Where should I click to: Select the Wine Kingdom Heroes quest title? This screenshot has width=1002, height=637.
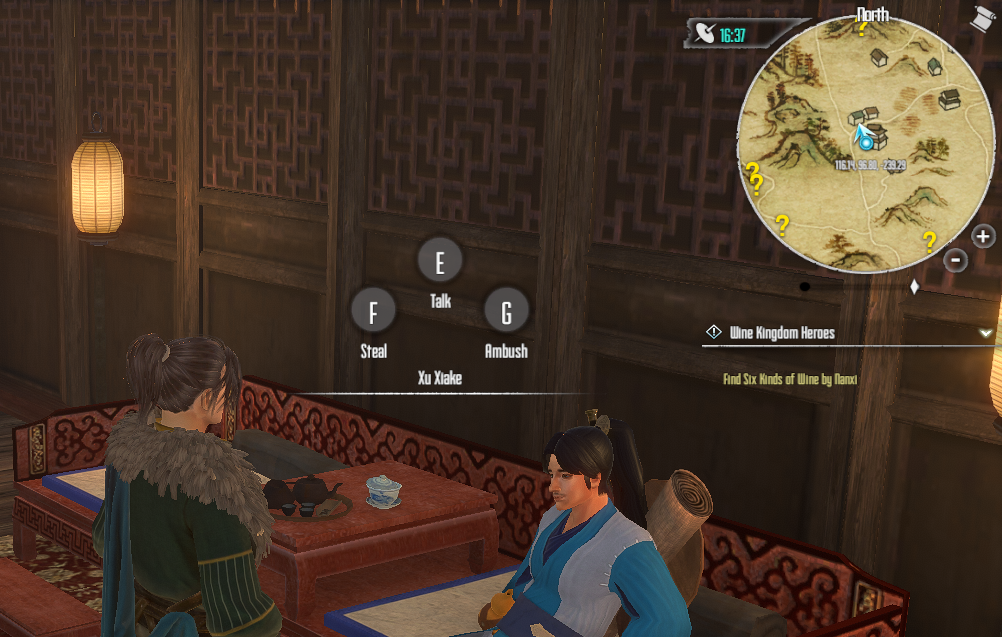click(782, 333)
